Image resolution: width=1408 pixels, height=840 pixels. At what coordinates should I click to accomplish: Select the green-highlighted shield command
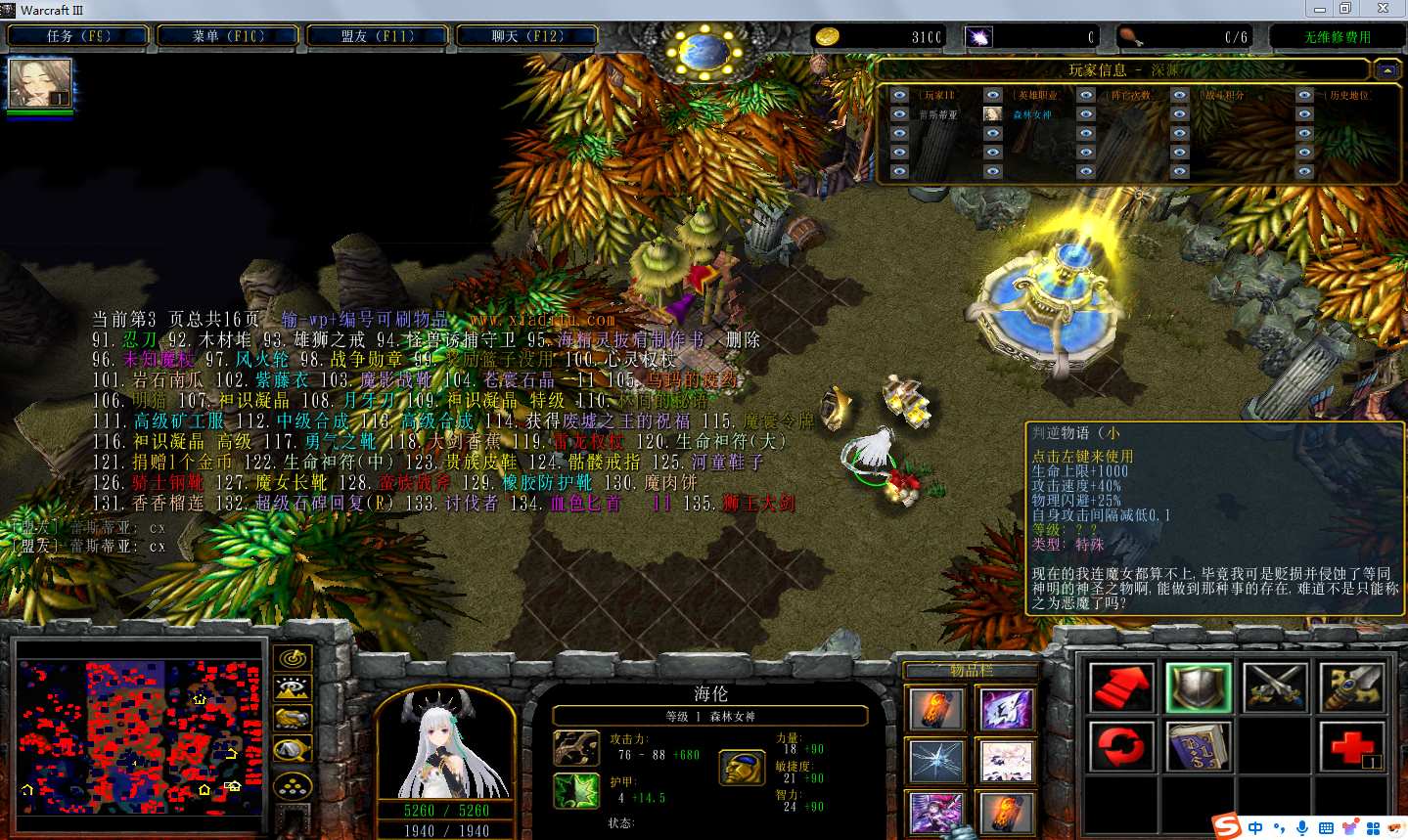(1199, 687)
